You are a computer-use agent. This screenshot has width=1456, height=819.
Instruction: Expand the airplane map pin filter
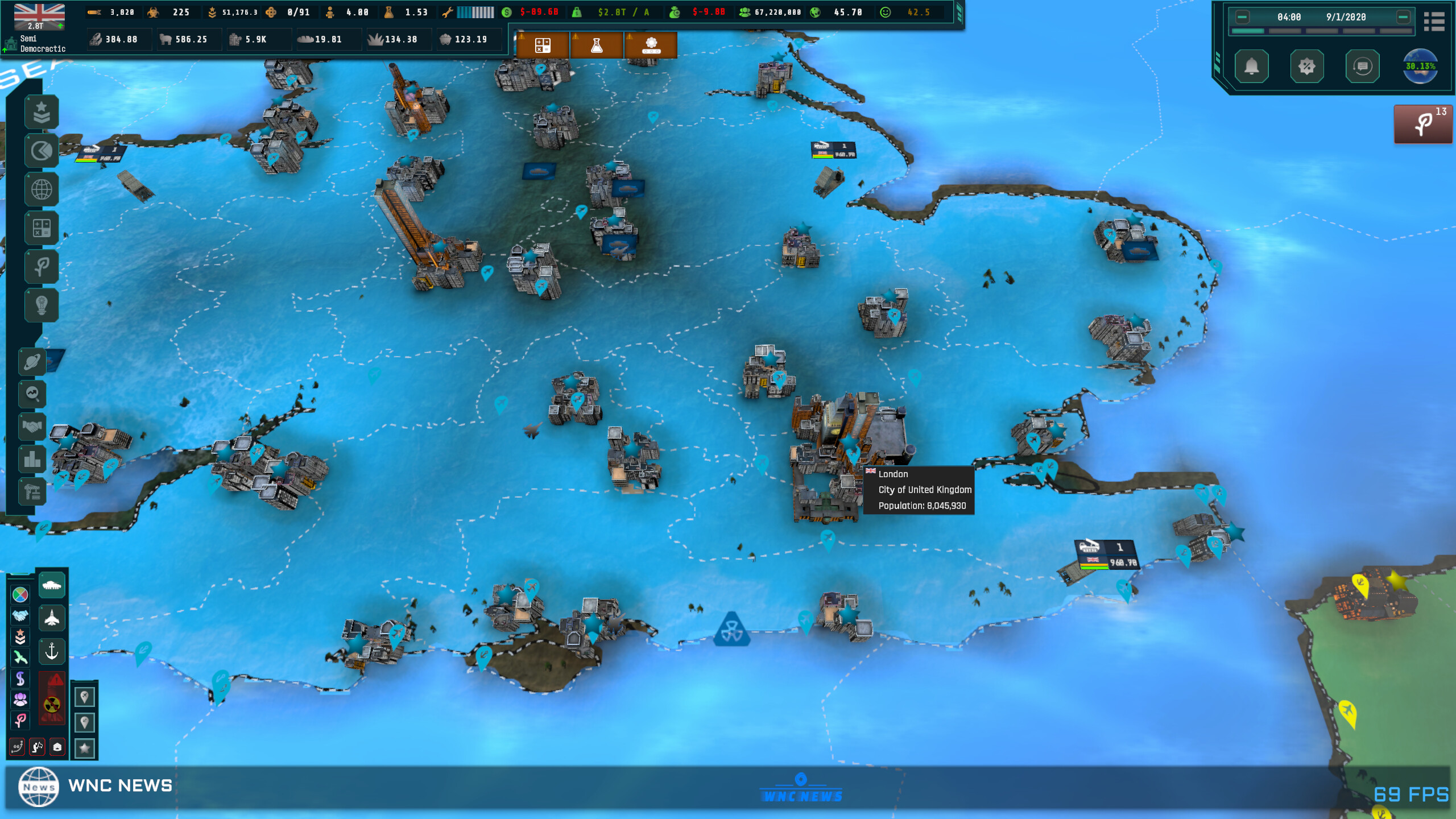[85, 696]
